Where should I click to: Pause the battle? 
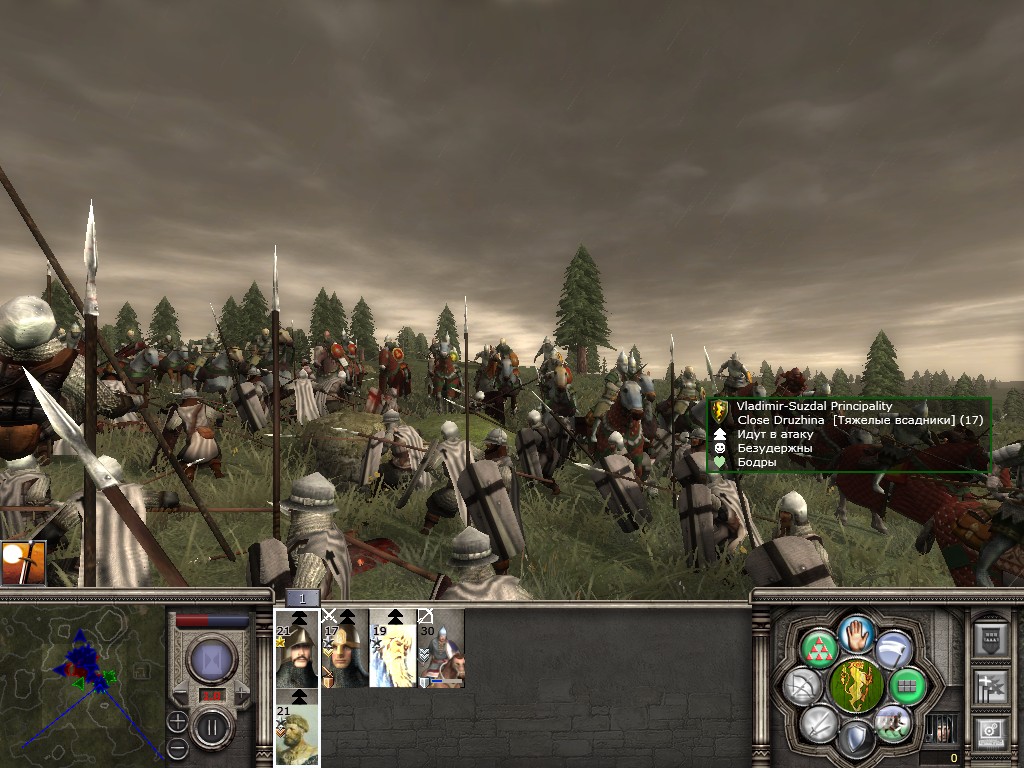pos(211,727)
